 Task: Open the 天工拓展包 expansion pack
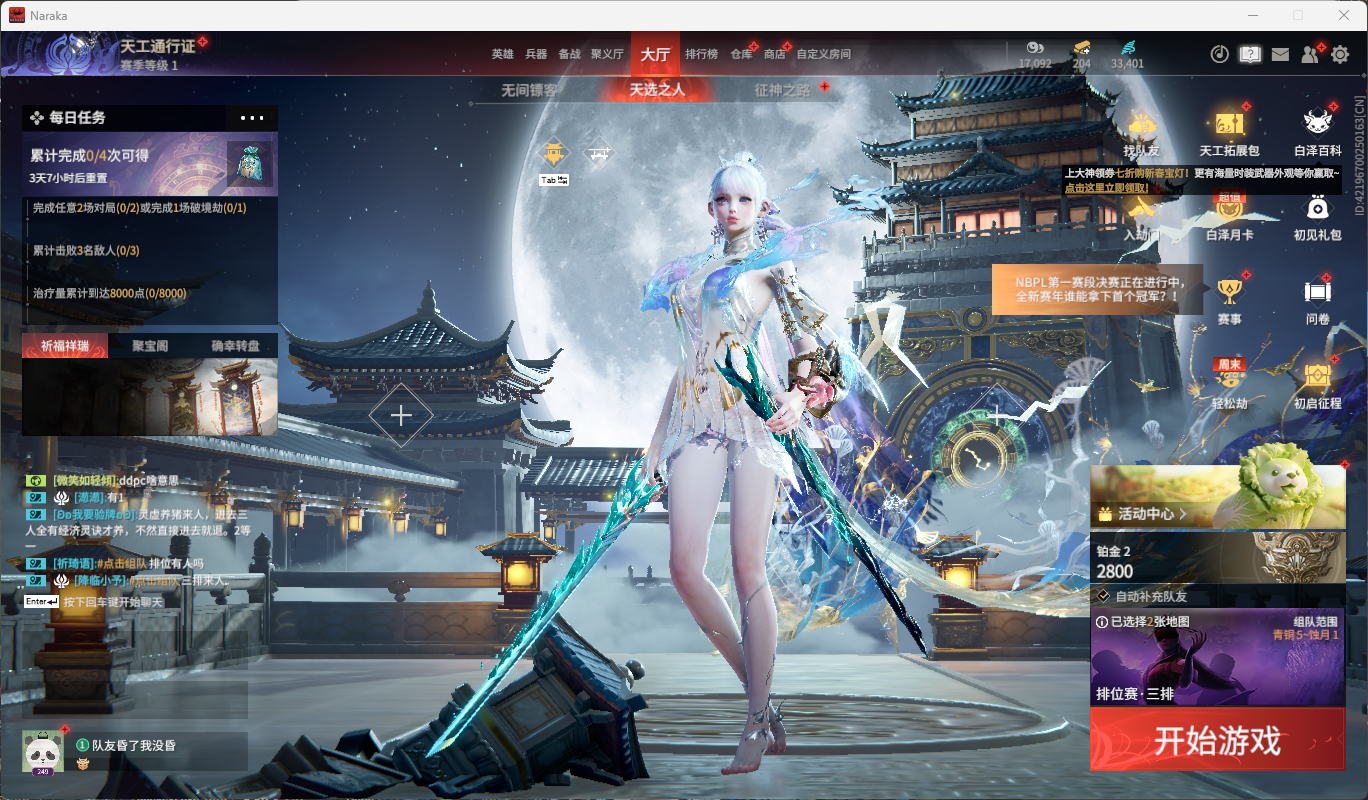(x=1229, y=131)
